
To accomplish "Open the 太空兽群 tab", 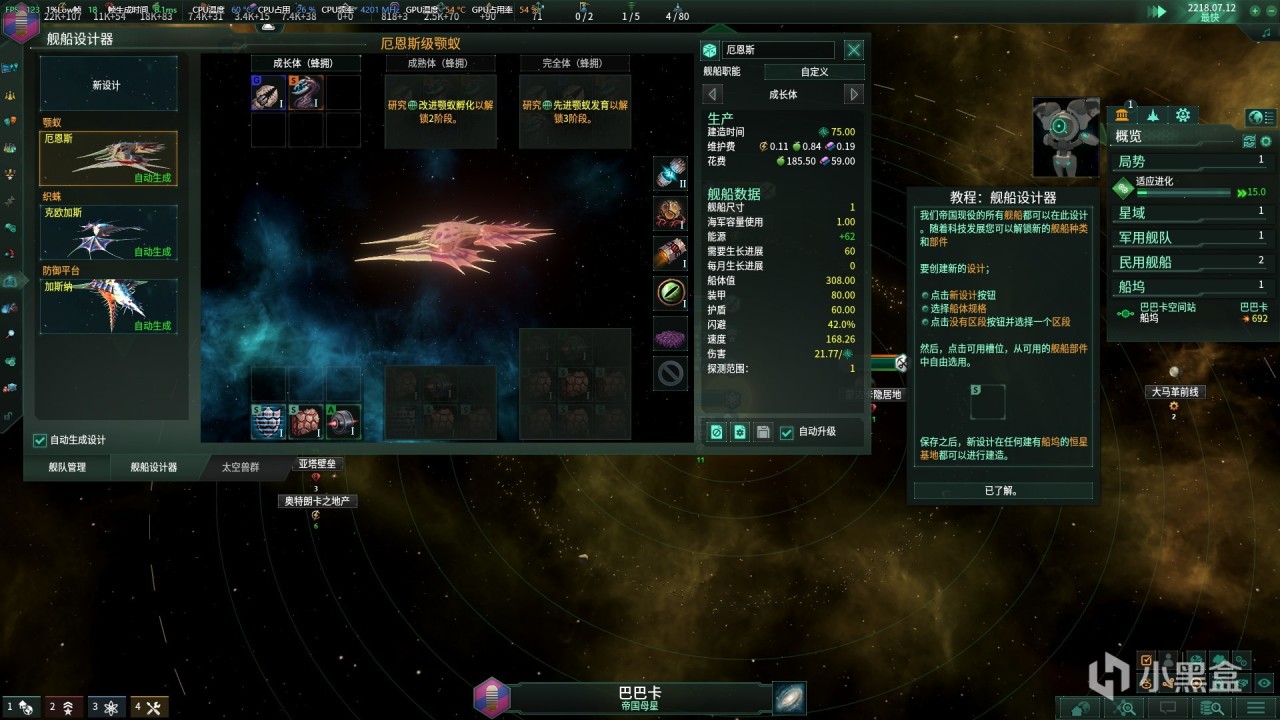I will (x=240, y=467).
